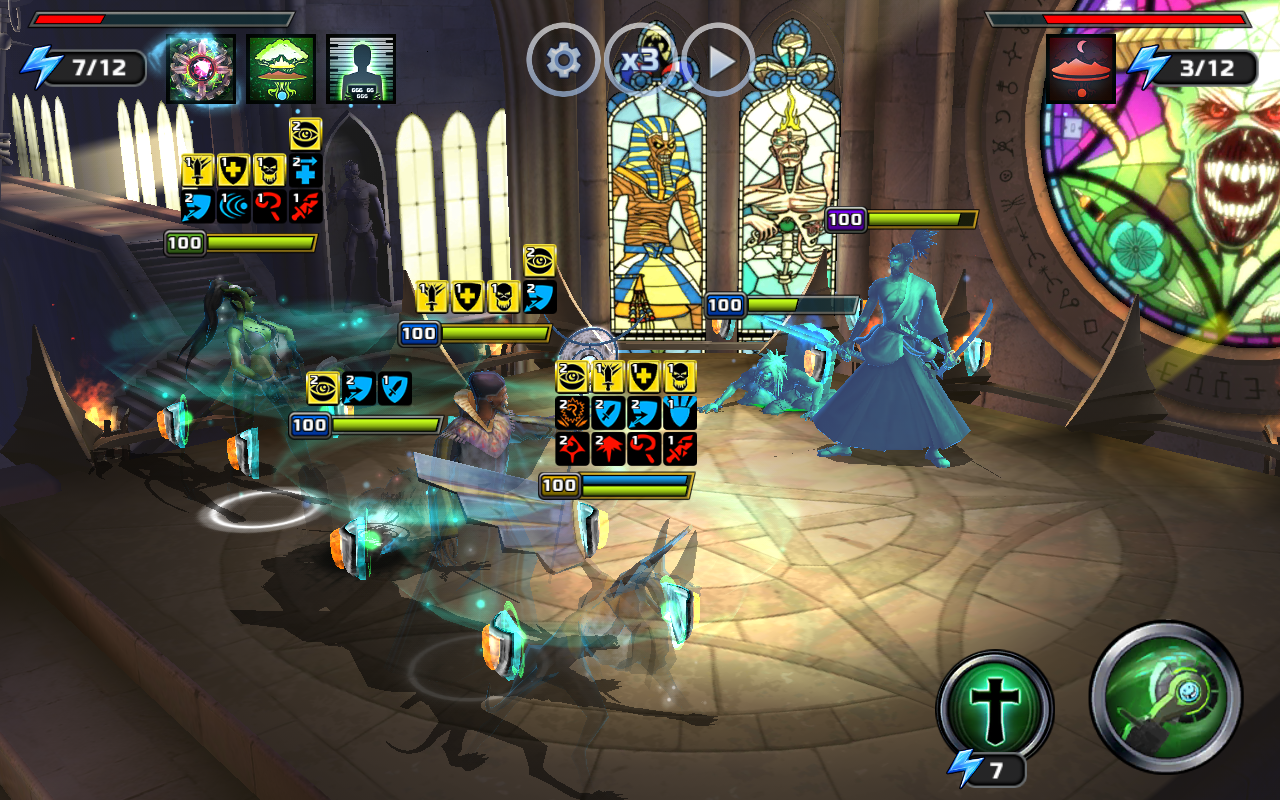The height and width of the screenshot is (800, 1280).
Task: Use the green spinning-weapon basic attack
Action: (1166, 697)
